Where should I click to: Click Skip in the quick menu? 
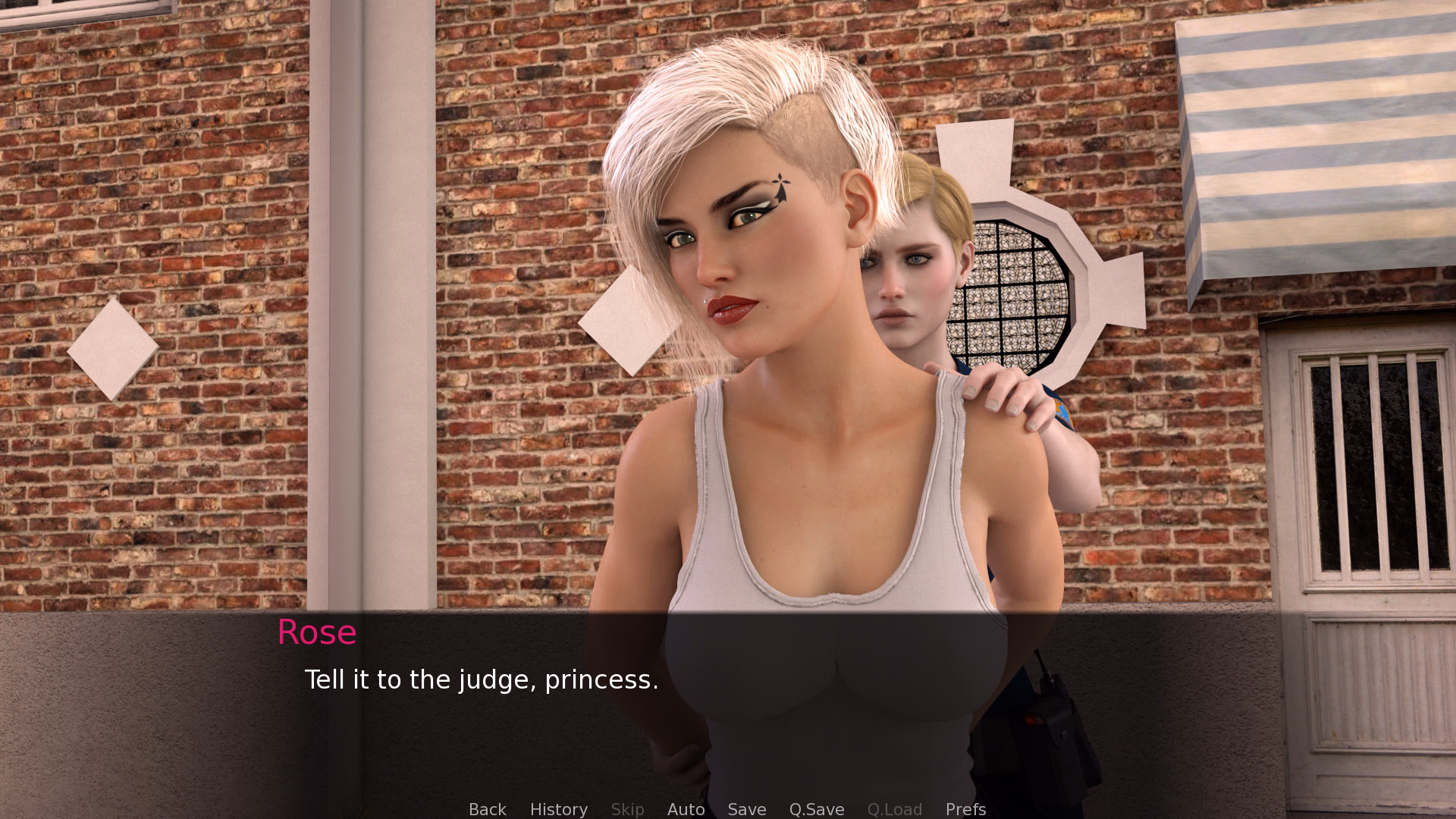627,809
